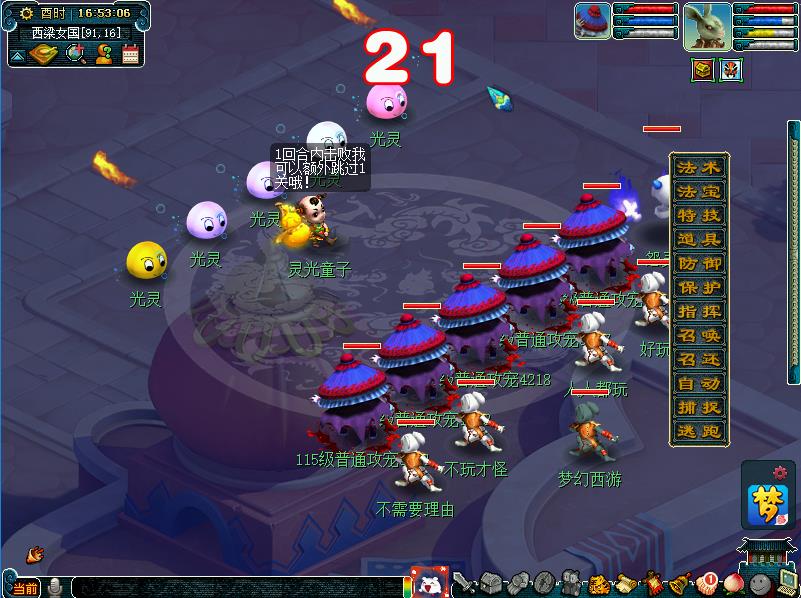The width and height of the screenshot is (801, 598).
Task: Select the 召唤 summon pet command
Action: pyautogui.click(x=698, y=335)
